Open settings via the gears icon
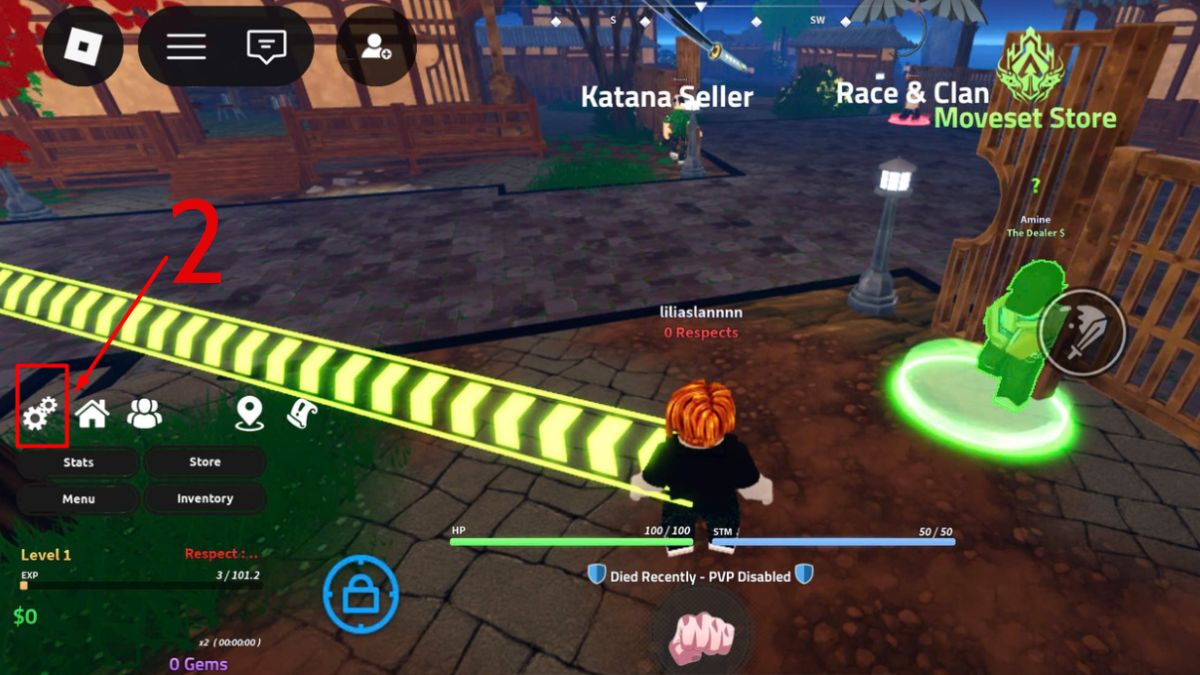1200x675 pixels. tap(42, 413)
